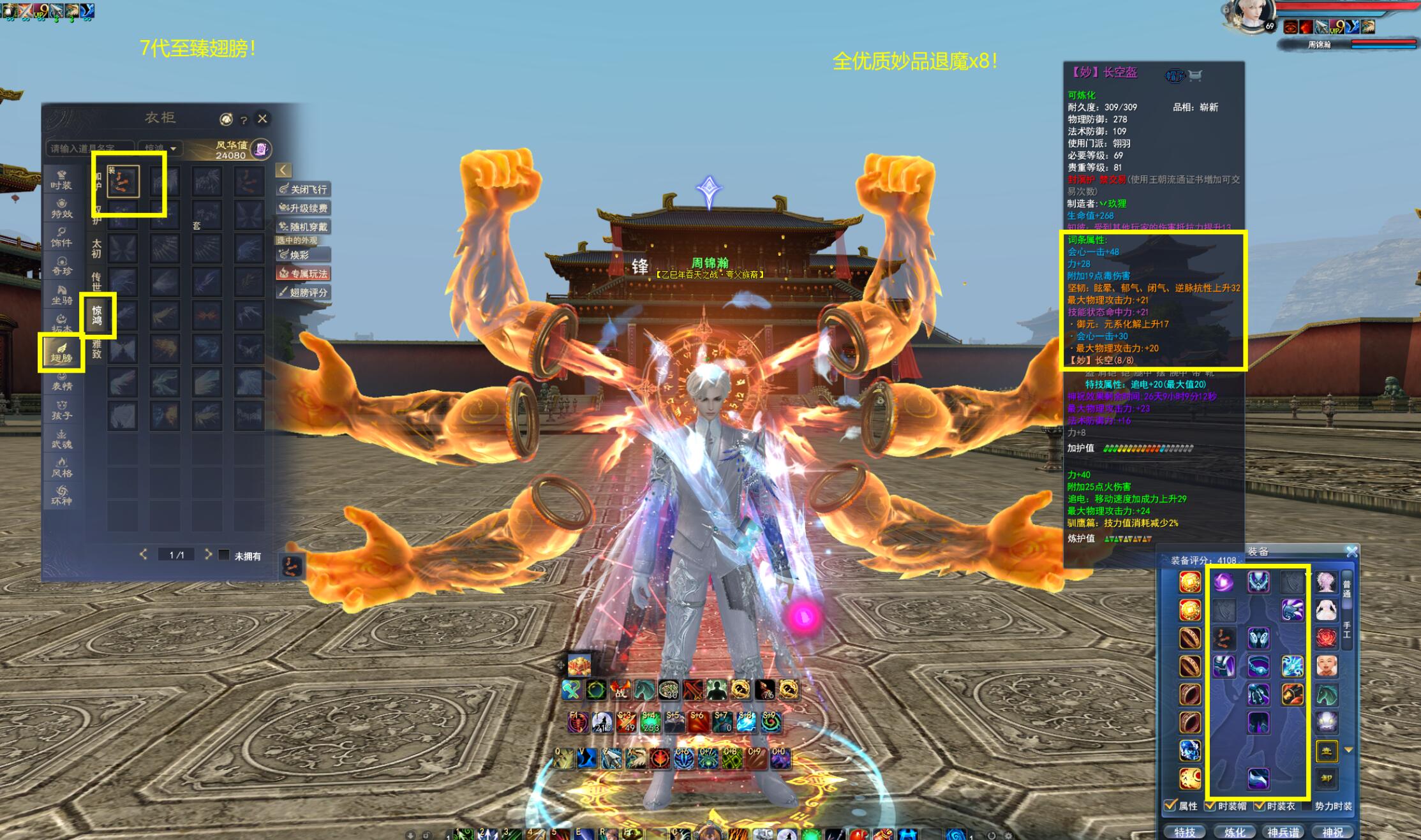Screen dimensions: 1421x840
Task: Activate 随机穿戴 random wear
Action: [304, 226]
